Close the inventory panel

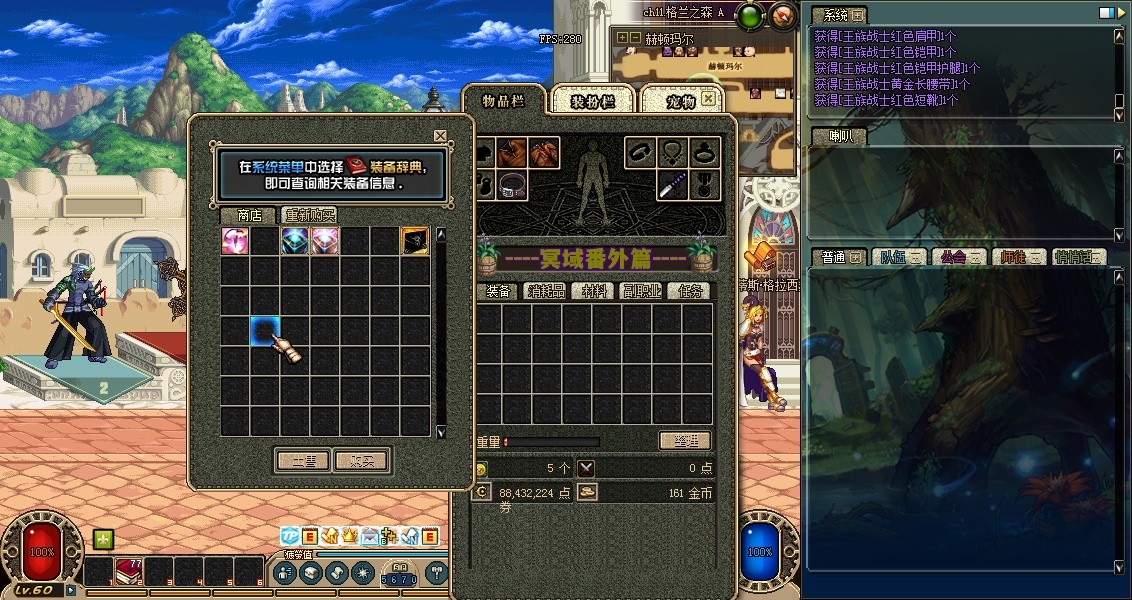pyautogui.click(x=709, y=99)
